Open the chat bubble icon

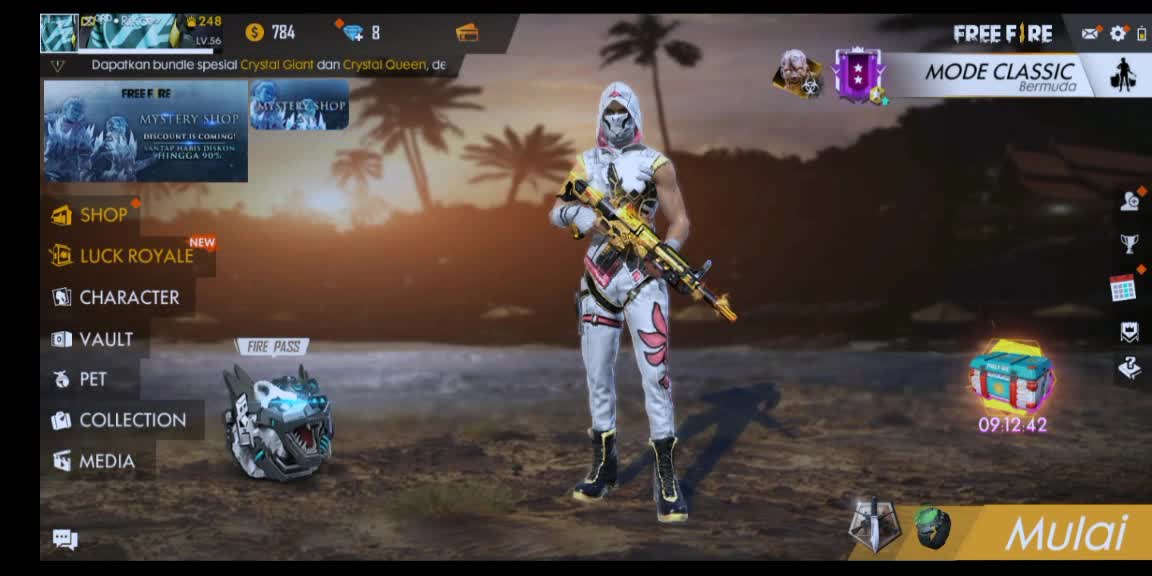point(65,540)
